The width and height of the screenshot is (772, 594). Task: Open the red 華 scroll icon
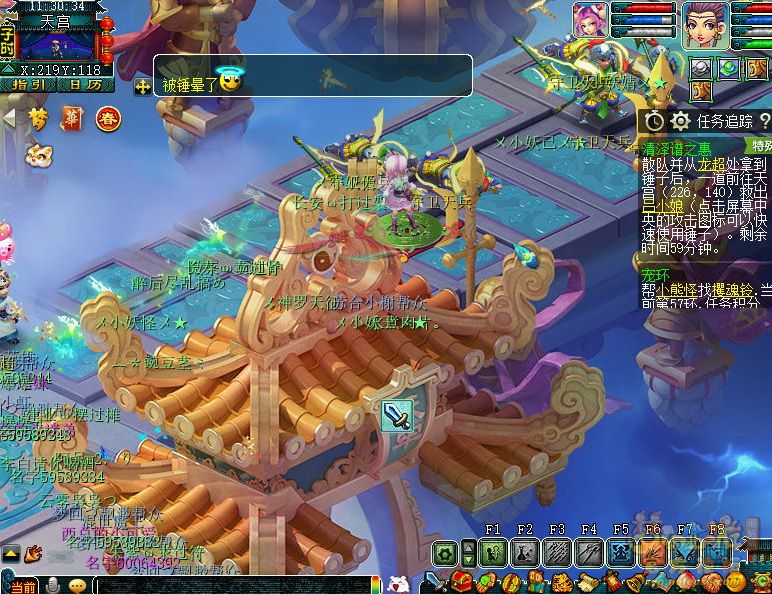(x=71, y=119)
